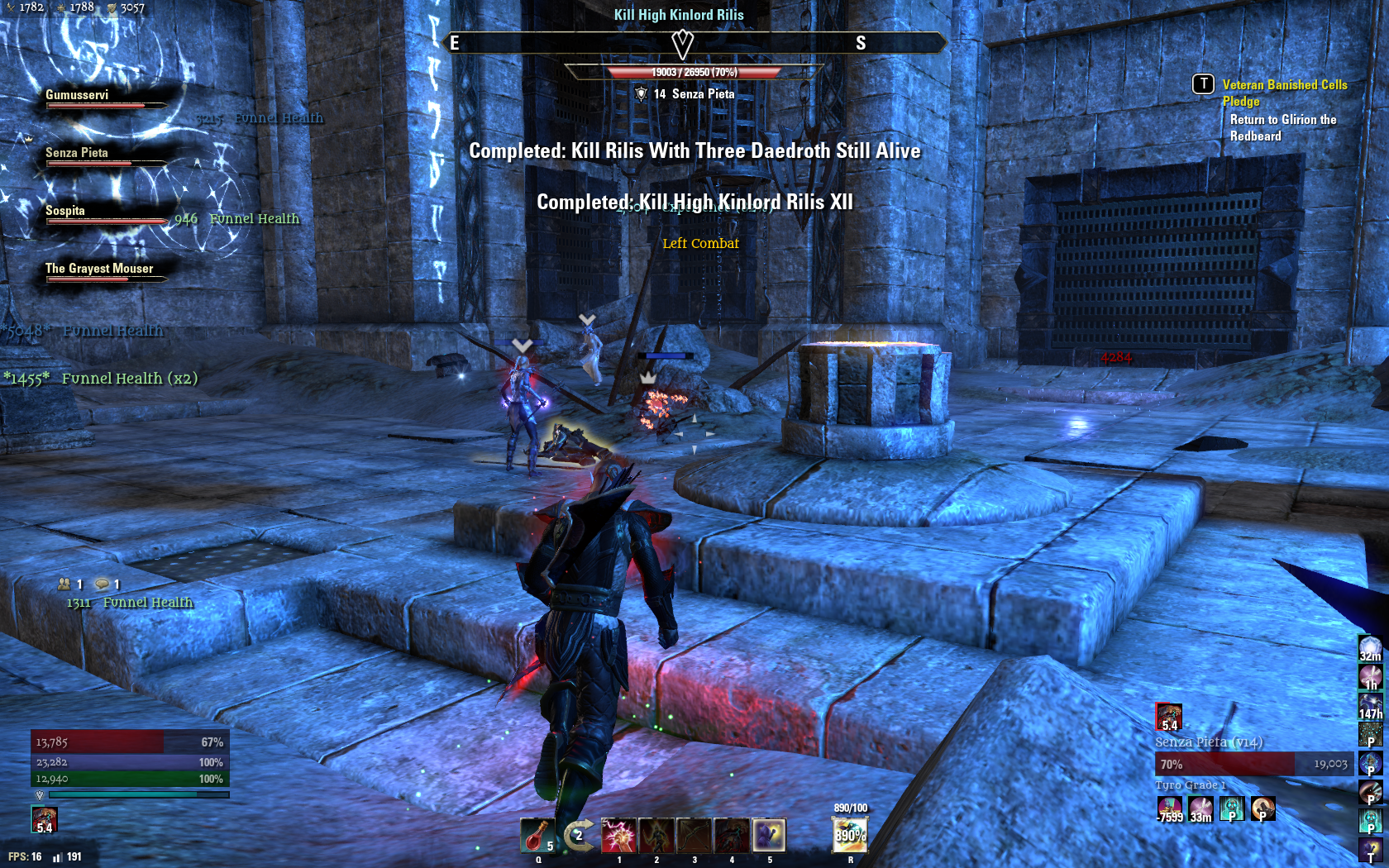Swap weapons with the curved arrows icon
Image resolution: width=1389 pixels, height=868 pixels.
click(580, 835)
